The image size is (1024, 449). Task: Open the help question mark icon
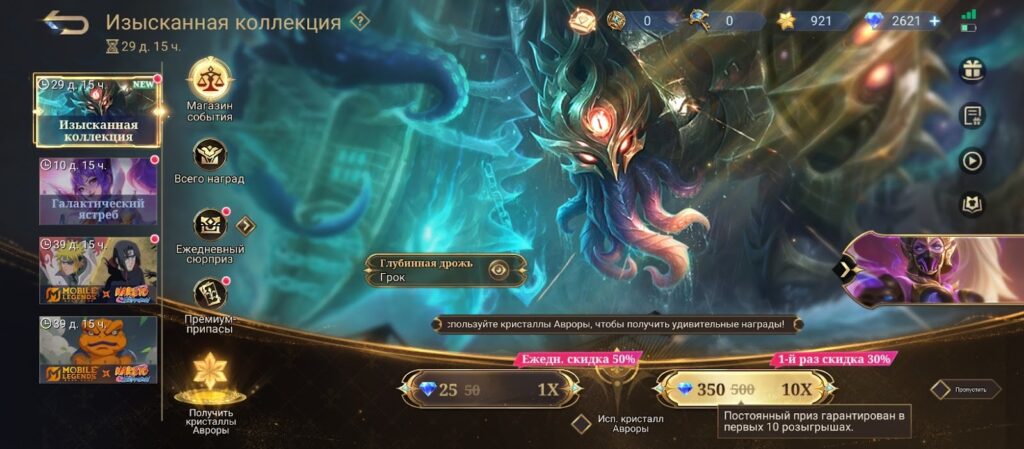tap(360, 22)
